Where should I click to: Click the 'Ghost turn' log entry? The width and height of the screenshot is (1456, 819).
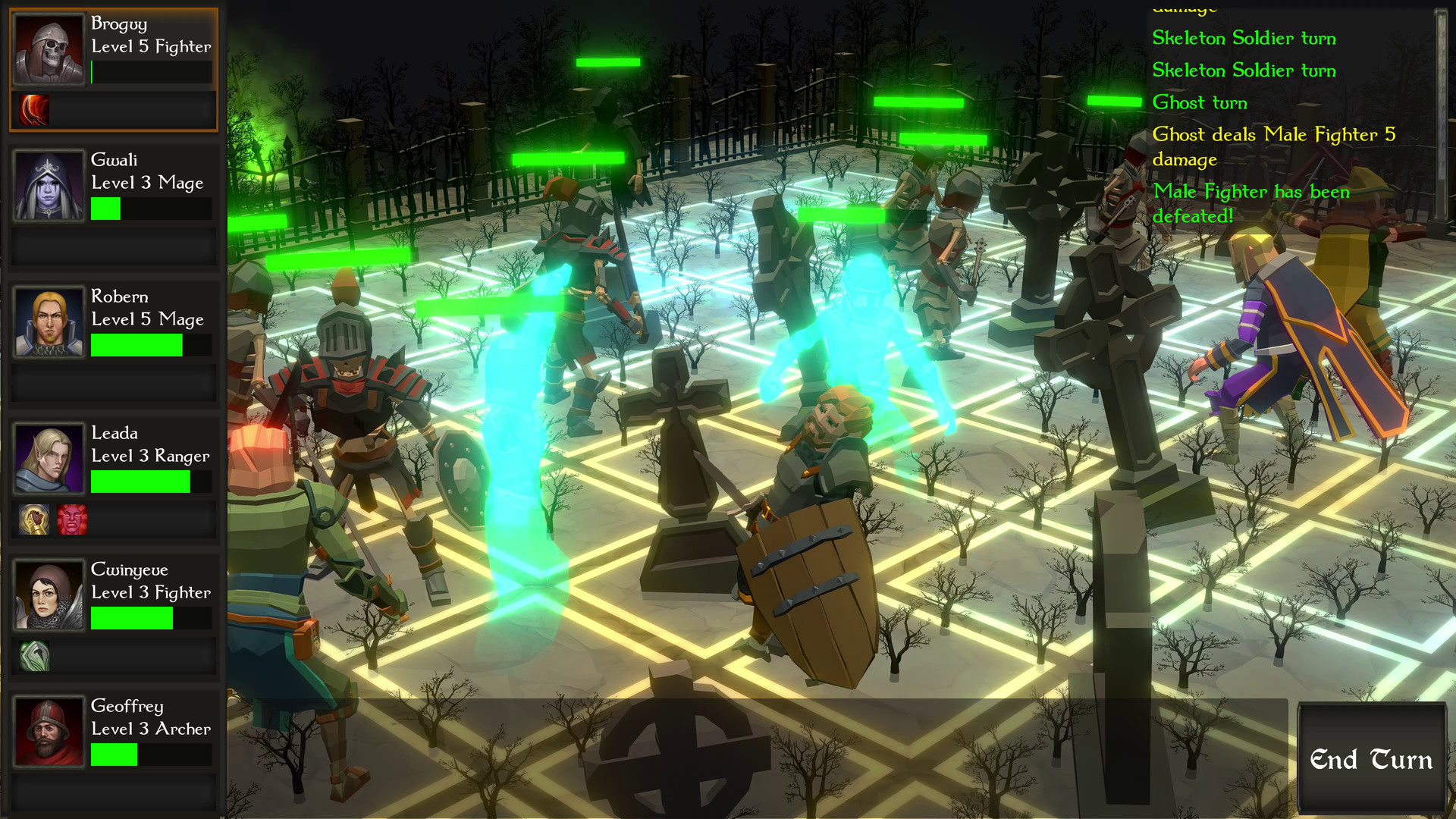(1200, 102)
